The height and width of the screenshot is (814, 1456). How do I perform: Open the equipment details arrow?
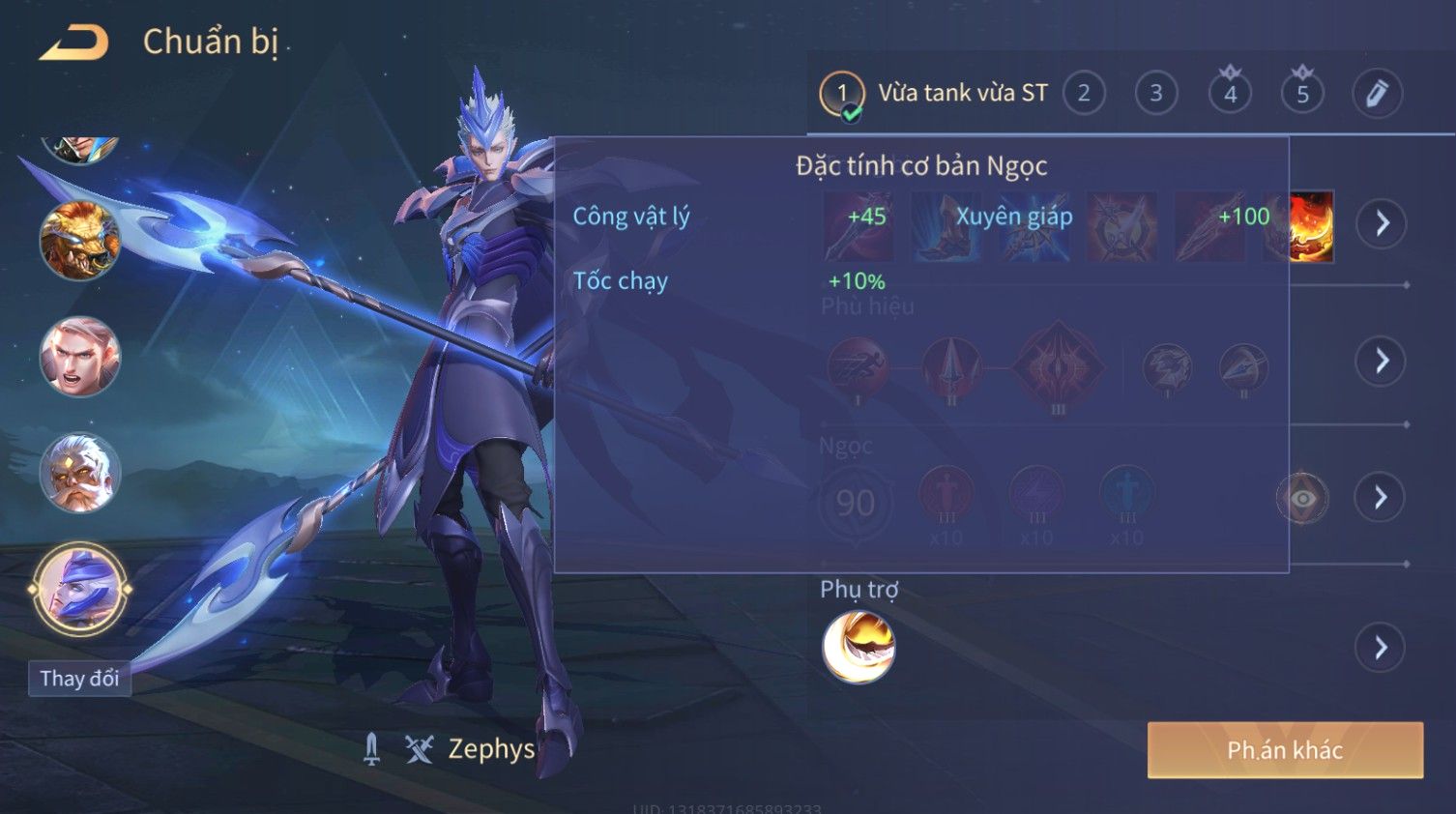click(1382, 223)
